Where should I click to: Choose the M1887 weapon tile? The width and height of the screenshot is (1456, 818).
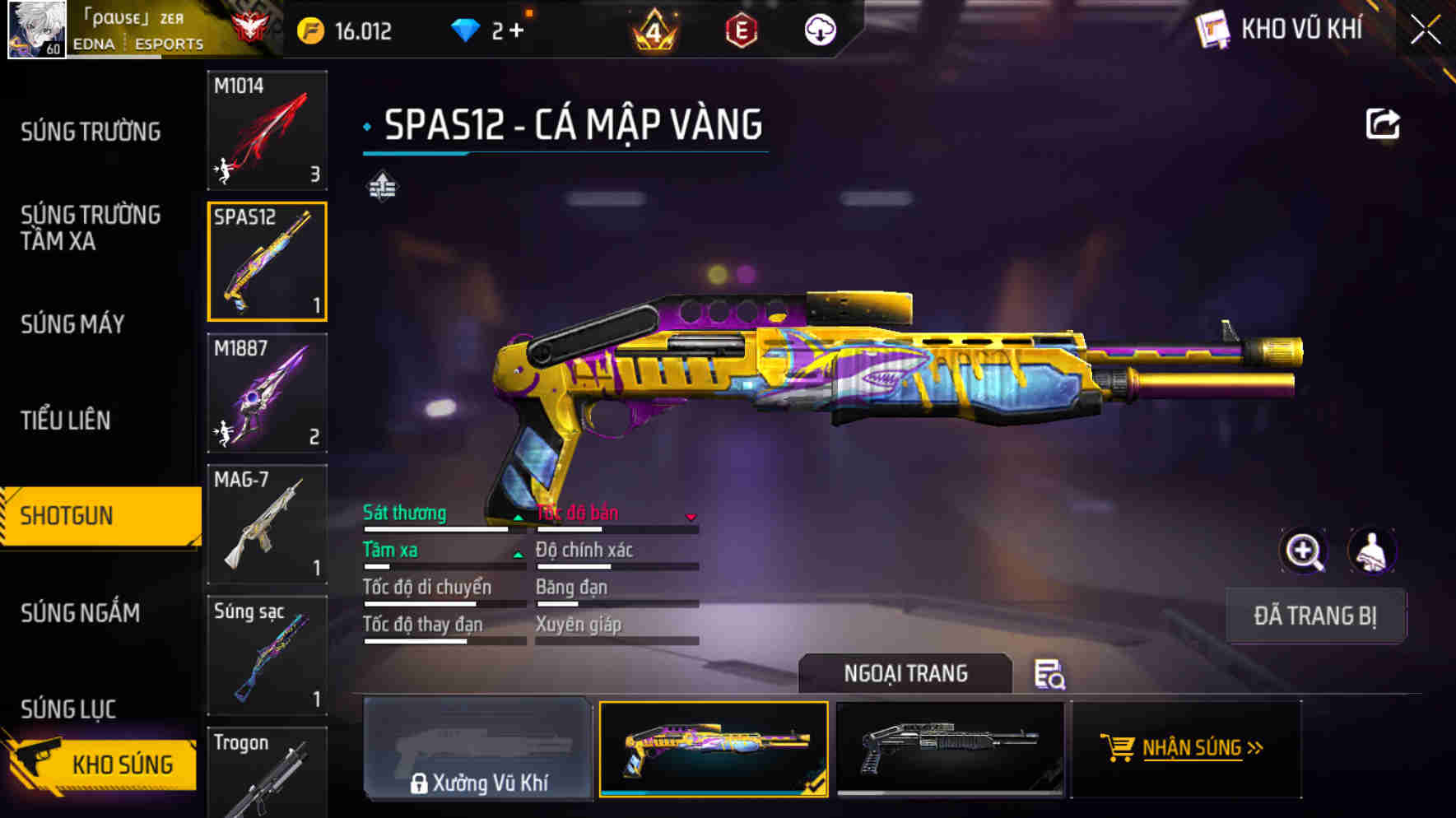[267, 393]
